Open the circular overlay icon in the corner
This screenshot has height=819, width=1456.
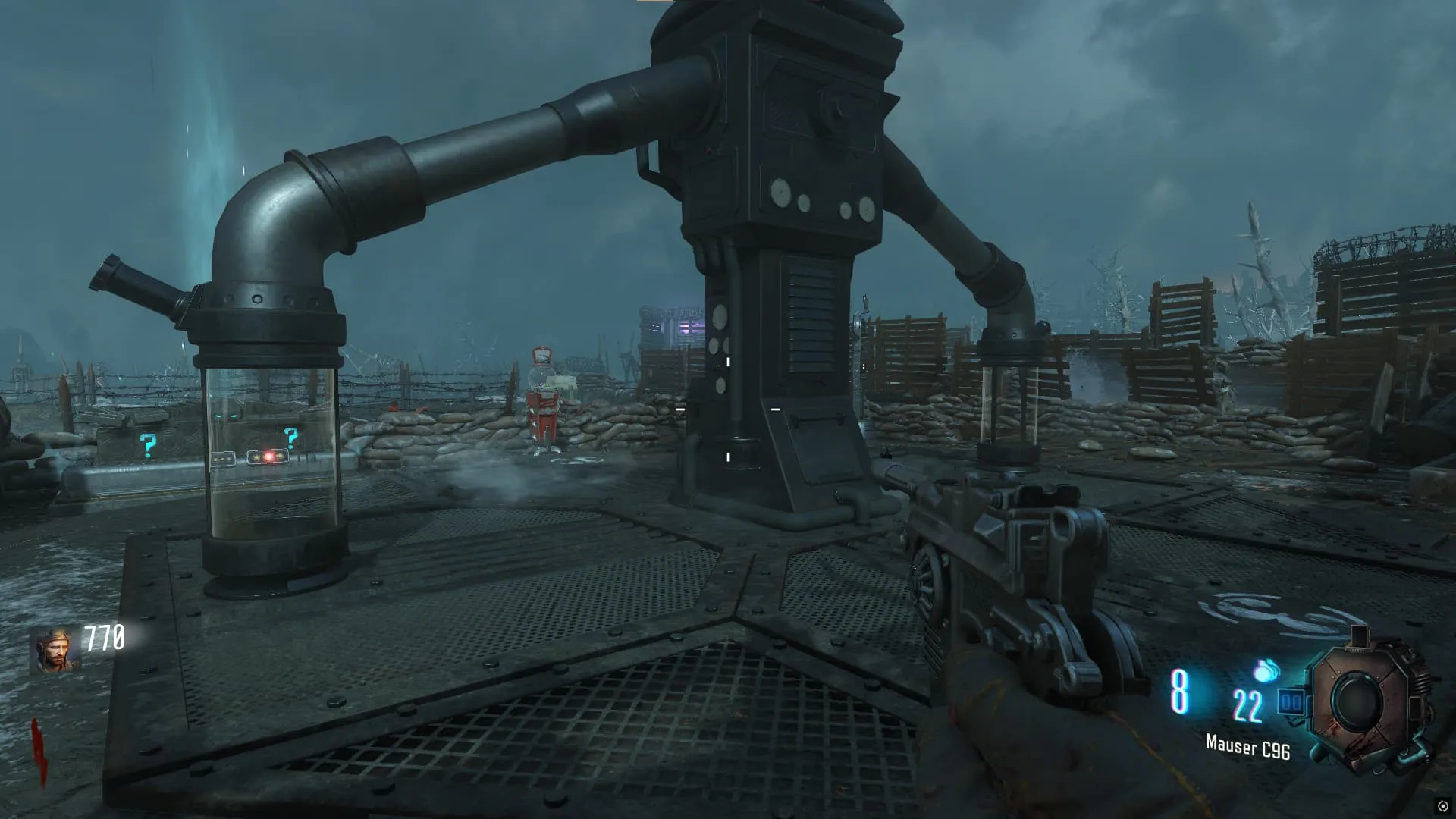coord(1442,806)
